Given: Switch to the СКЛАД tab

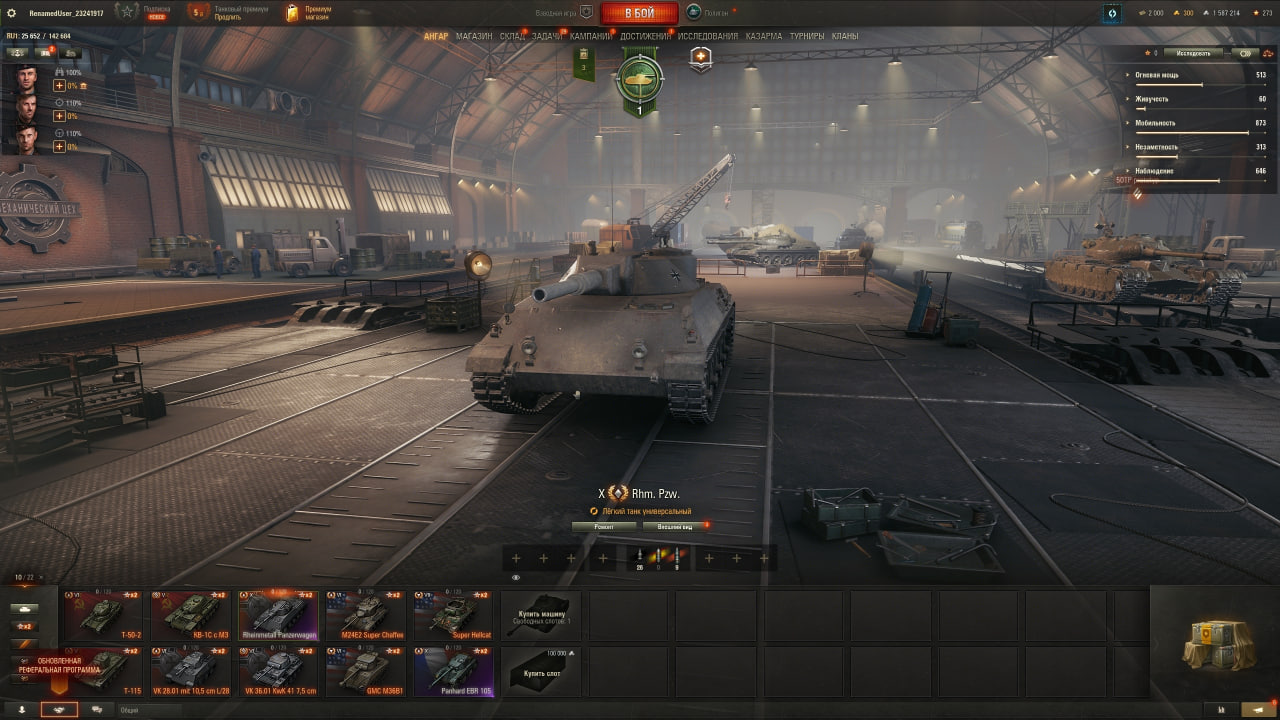Looking at the screenshot, I should [512, 36].
